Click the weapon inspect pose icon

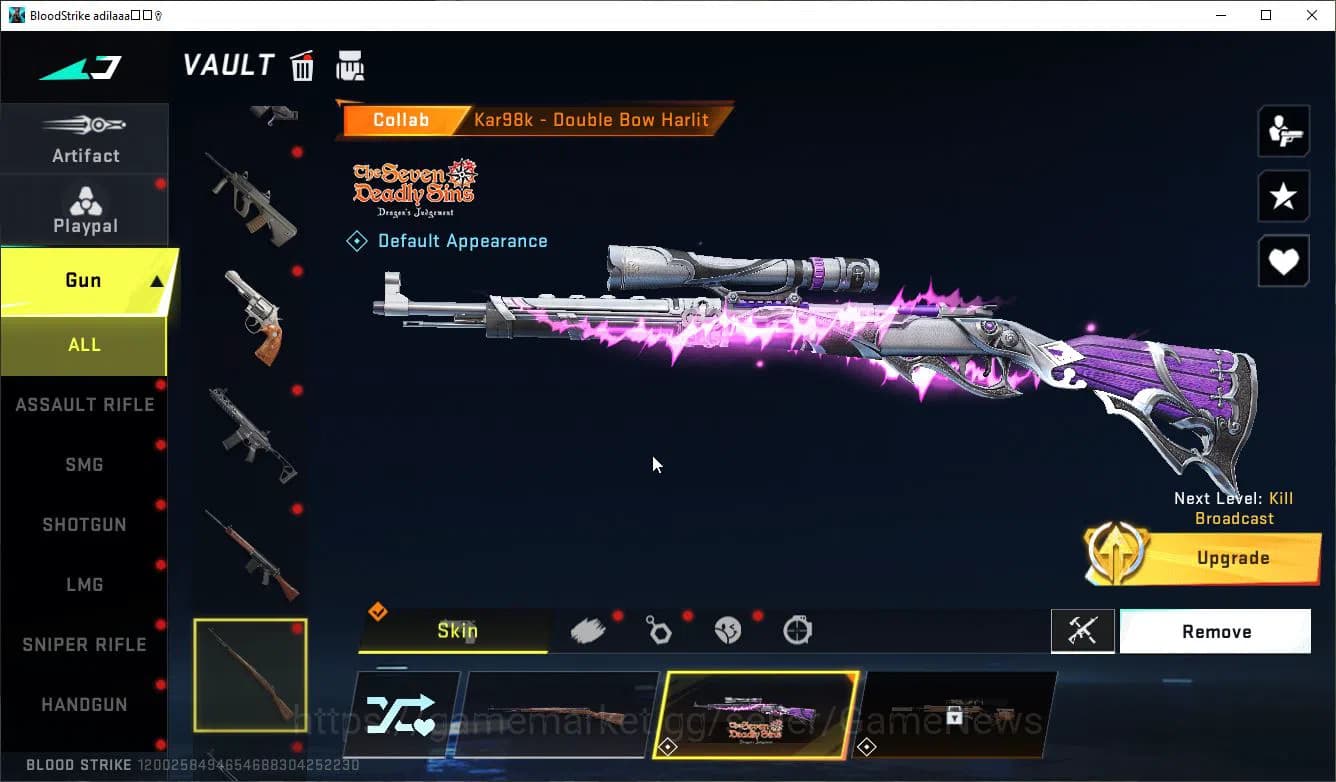[1283, 131]
